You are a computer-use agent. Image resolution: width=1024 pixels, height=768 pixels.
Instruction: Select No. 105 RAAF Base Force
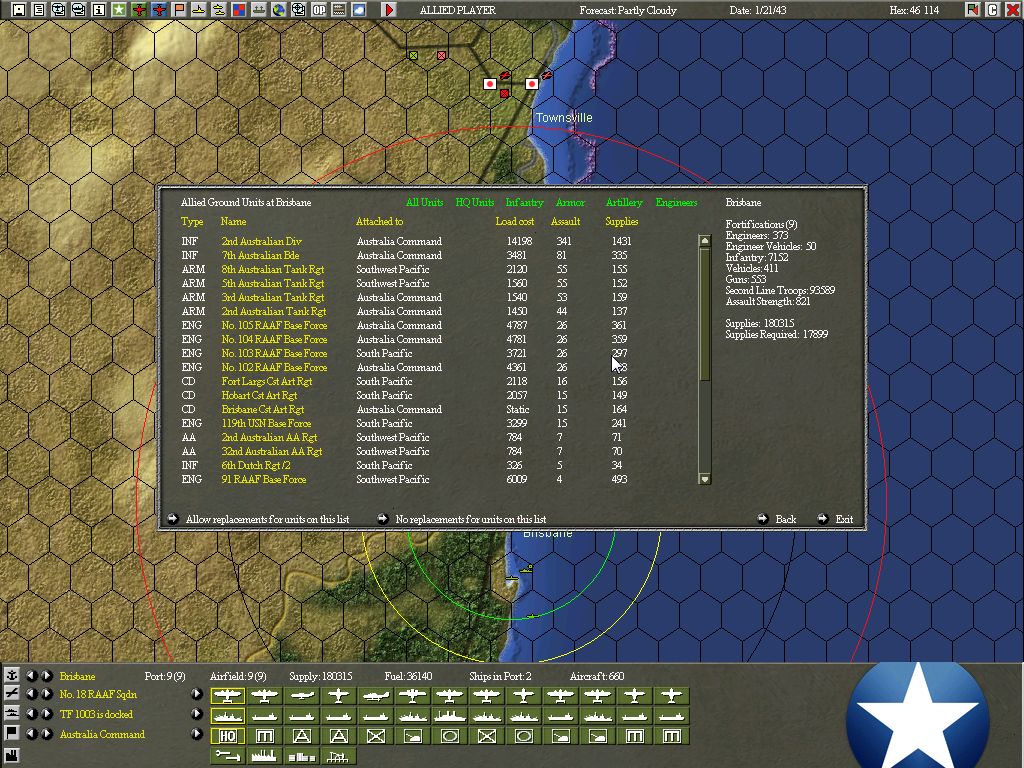point(274,326)
